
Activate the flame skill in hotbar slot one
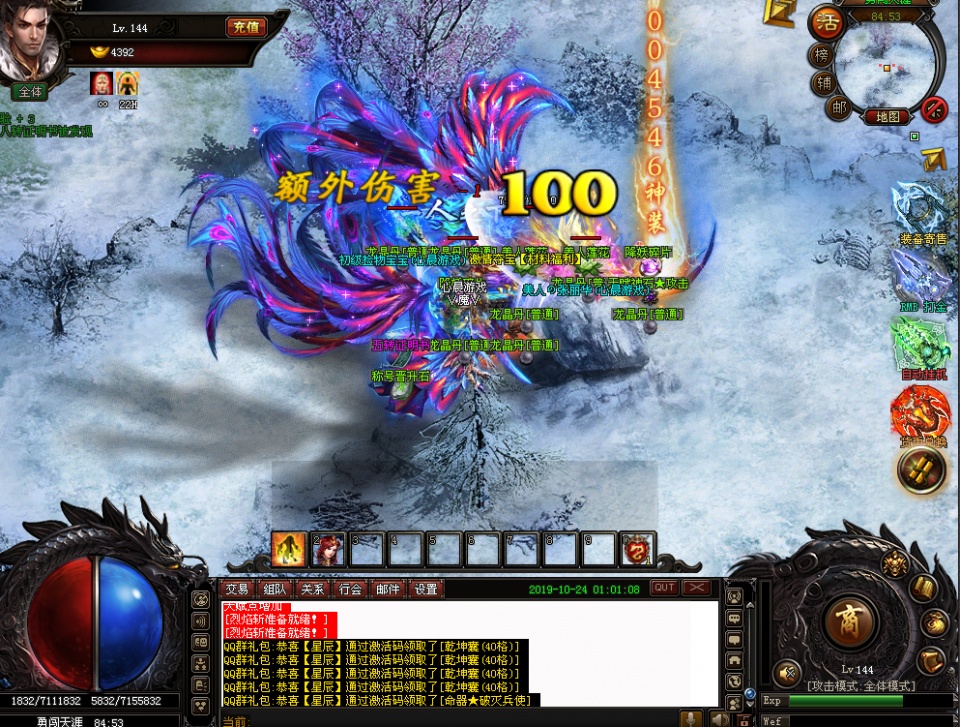pos(289,548)
